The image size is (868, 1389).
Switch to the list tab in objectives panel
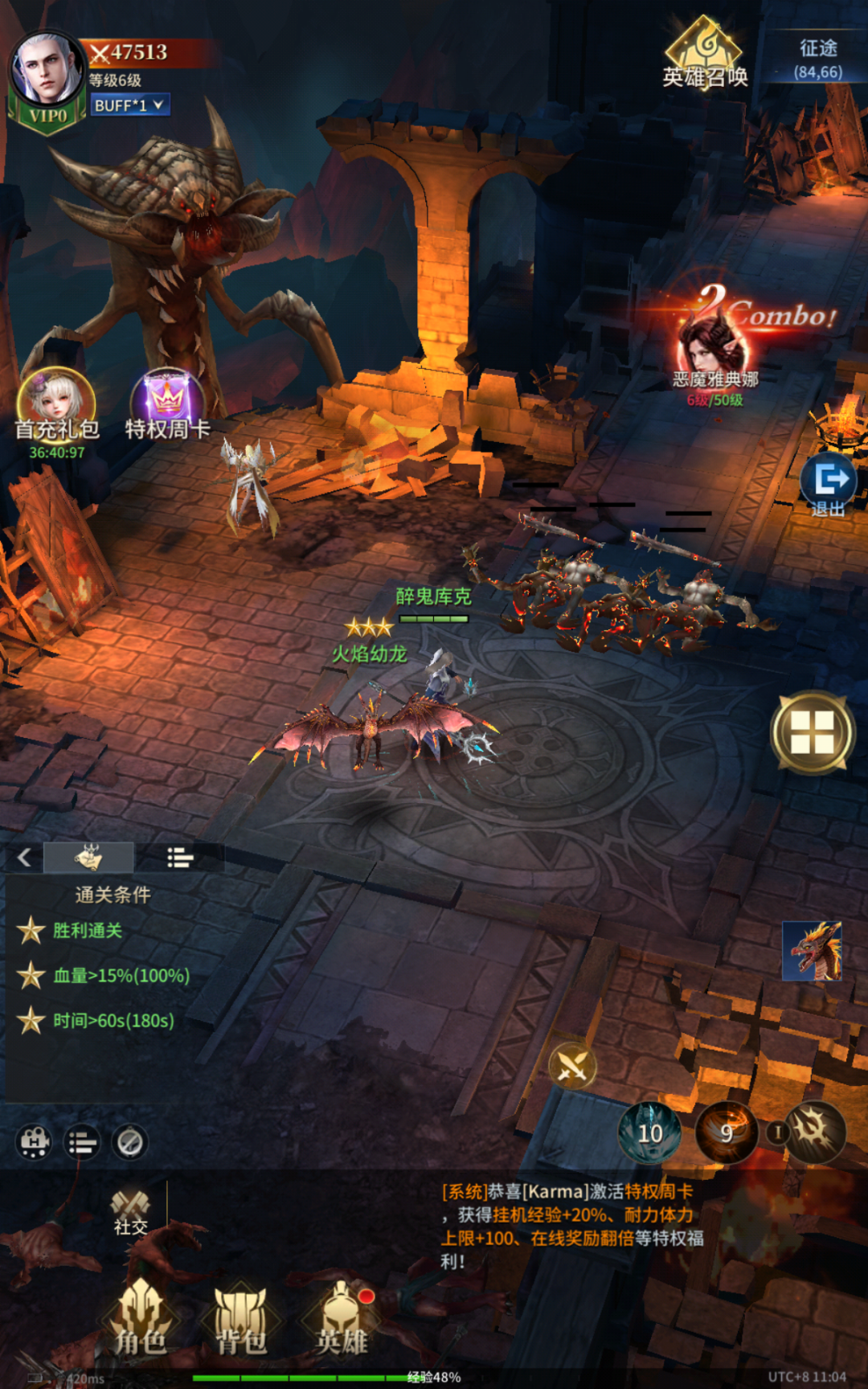(179, 858)
